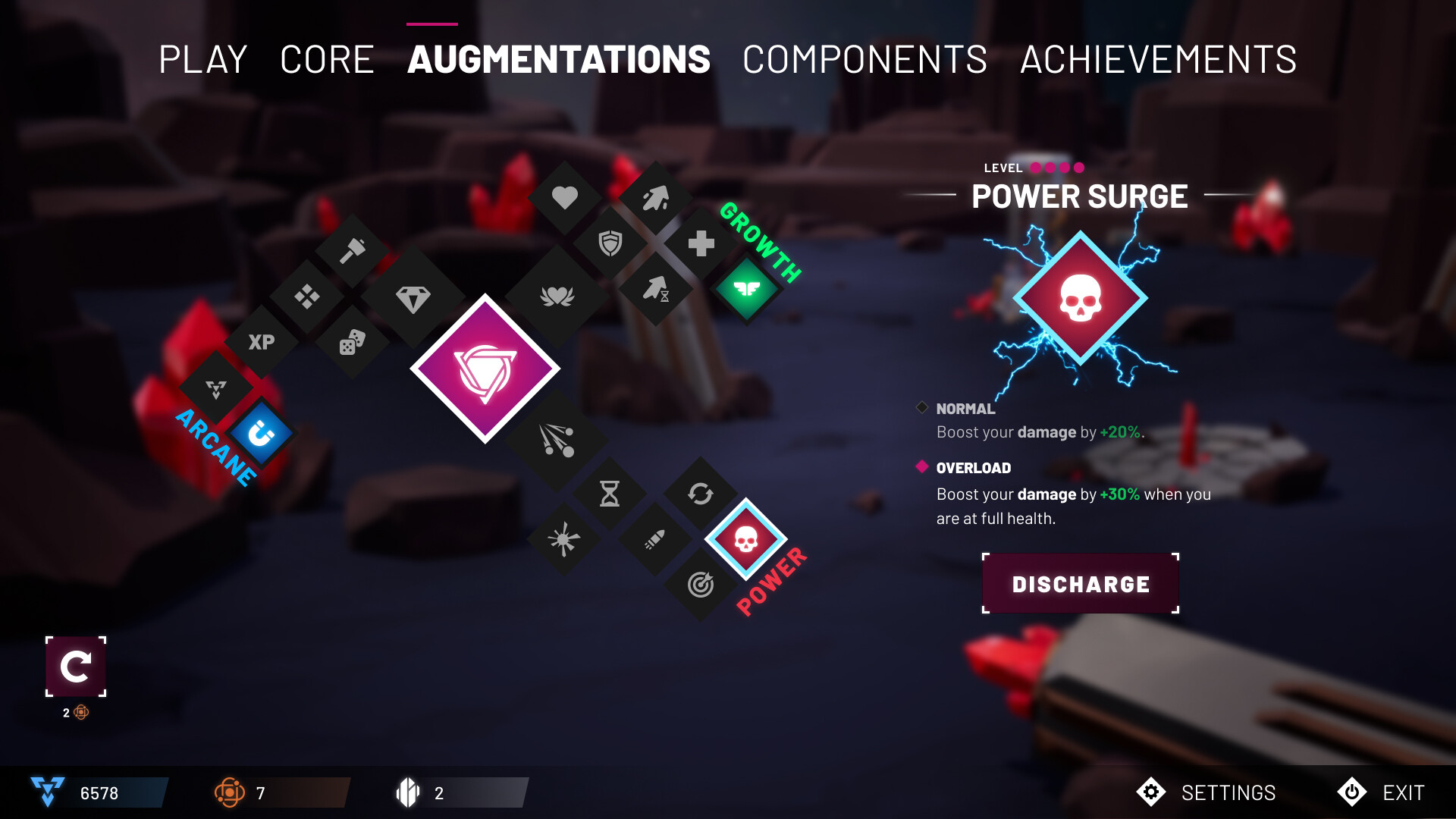
Task: Open the Achievements tab
Action: tap(1159, 58)
